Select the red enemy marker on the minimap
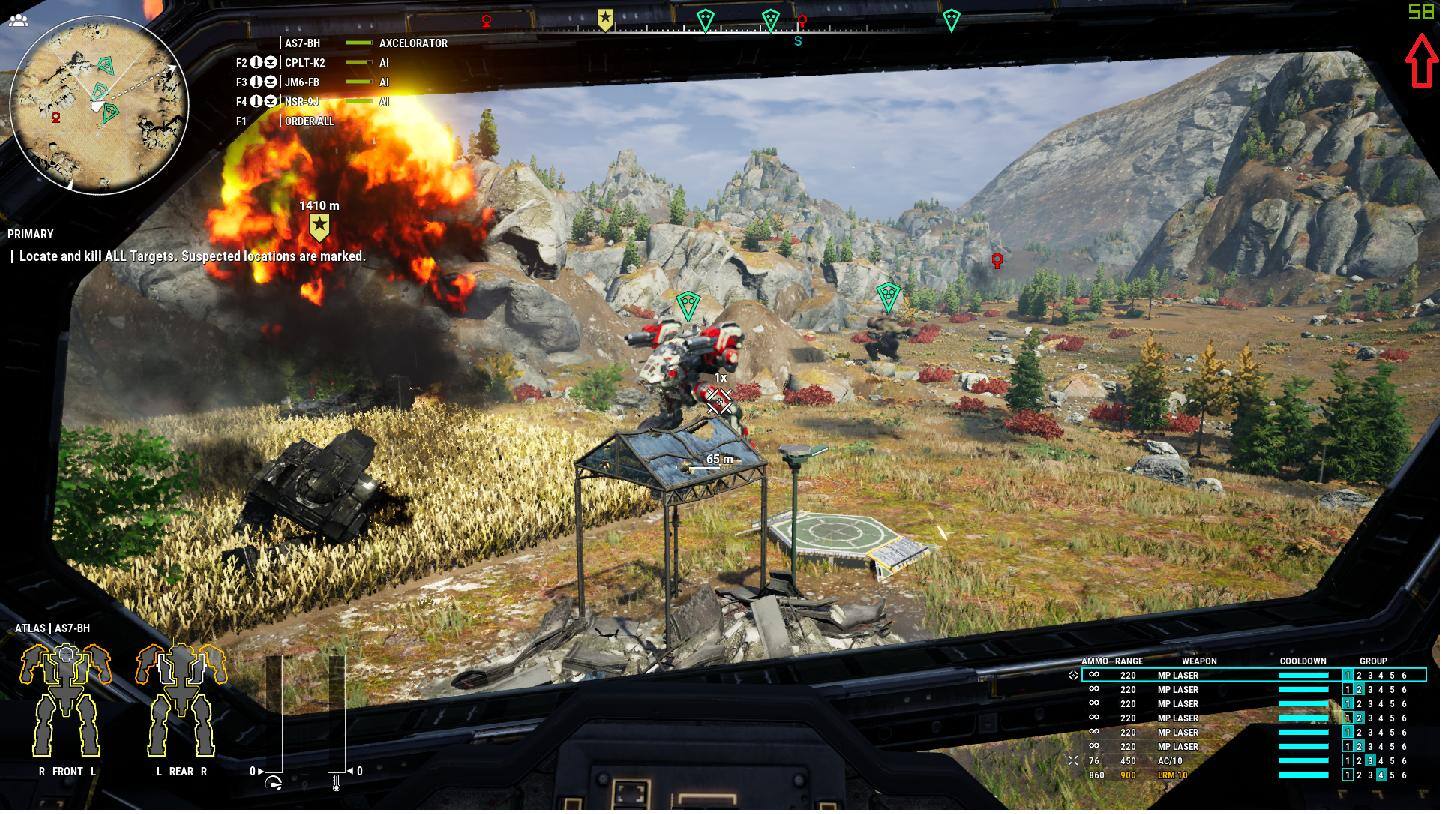The image size is (1442, 814). [56, 117]
